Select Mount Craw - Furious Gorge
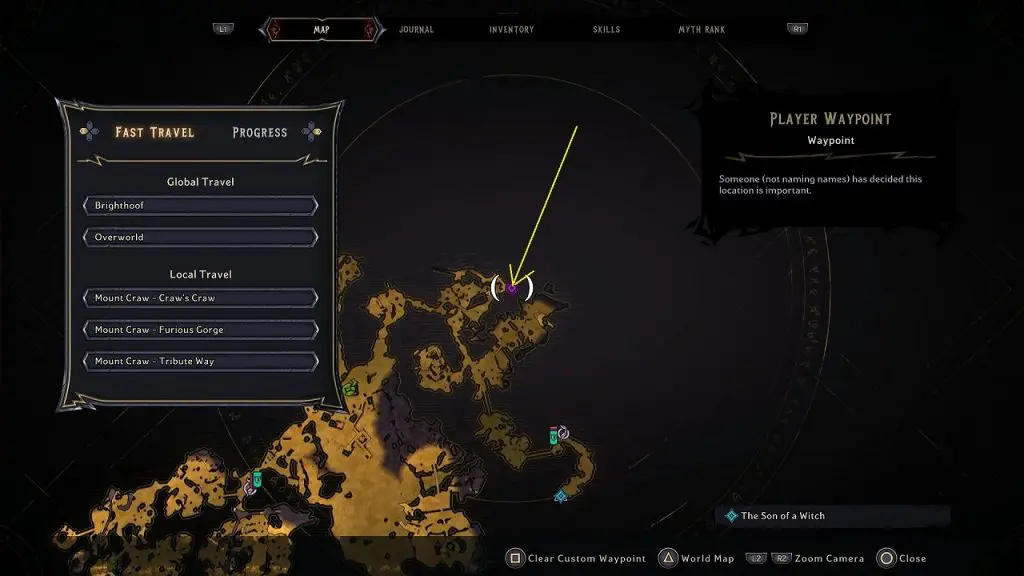This screenshot has width=1024, height=576. click(200, 330)
